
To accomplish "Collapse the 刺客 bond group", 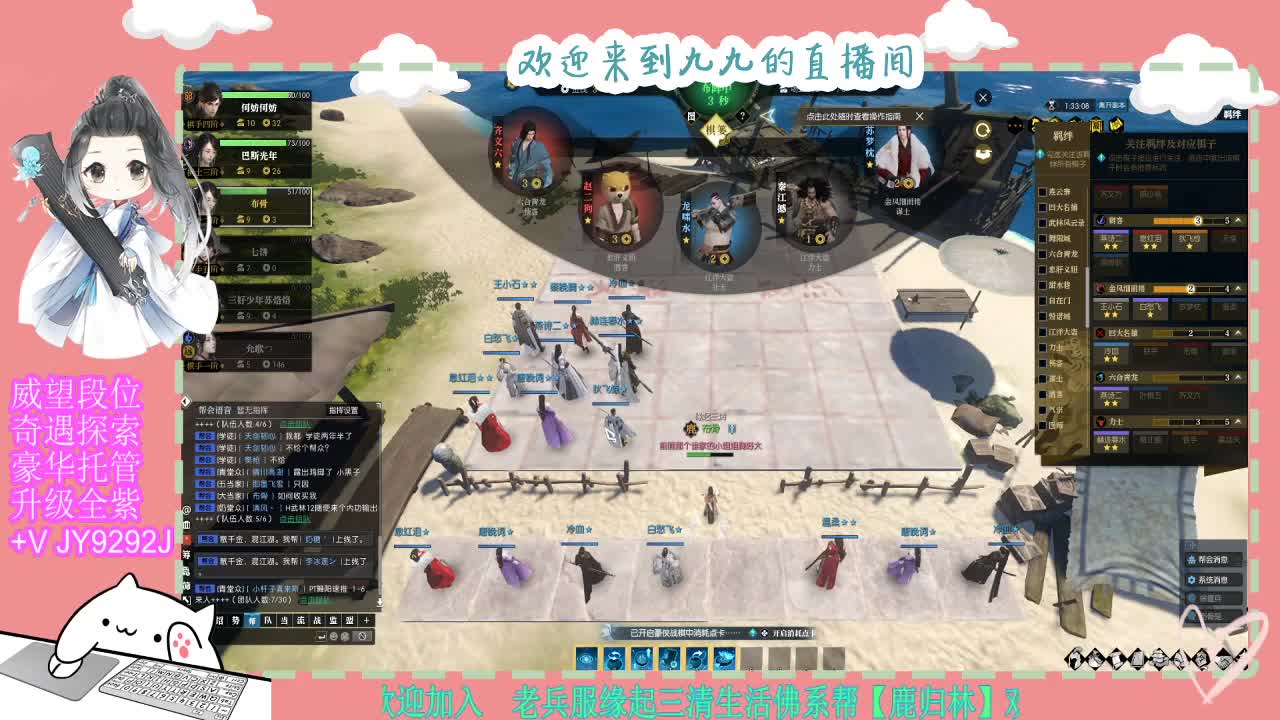I will click(x=1236, y=219).
